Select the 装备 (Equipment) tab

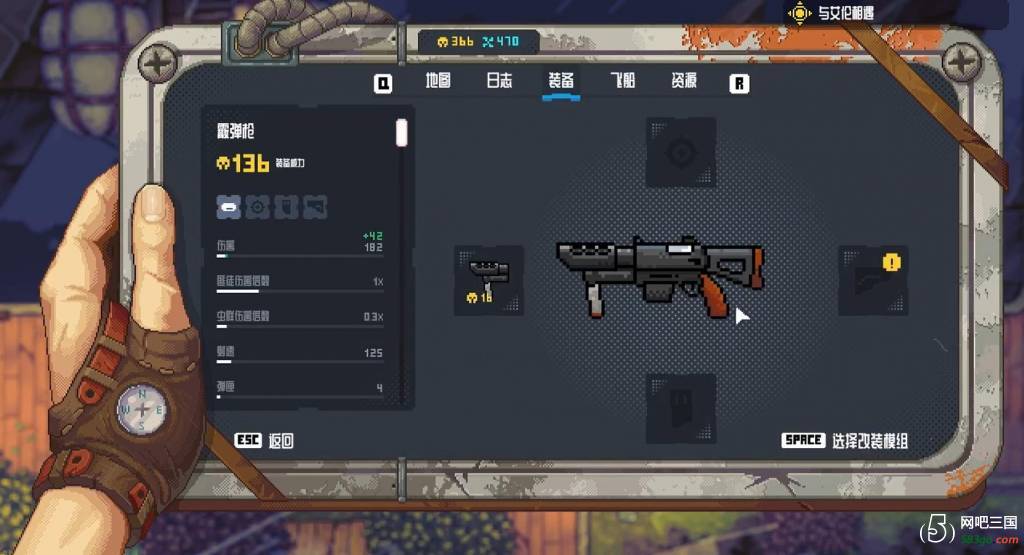click(x=561, y=82)
